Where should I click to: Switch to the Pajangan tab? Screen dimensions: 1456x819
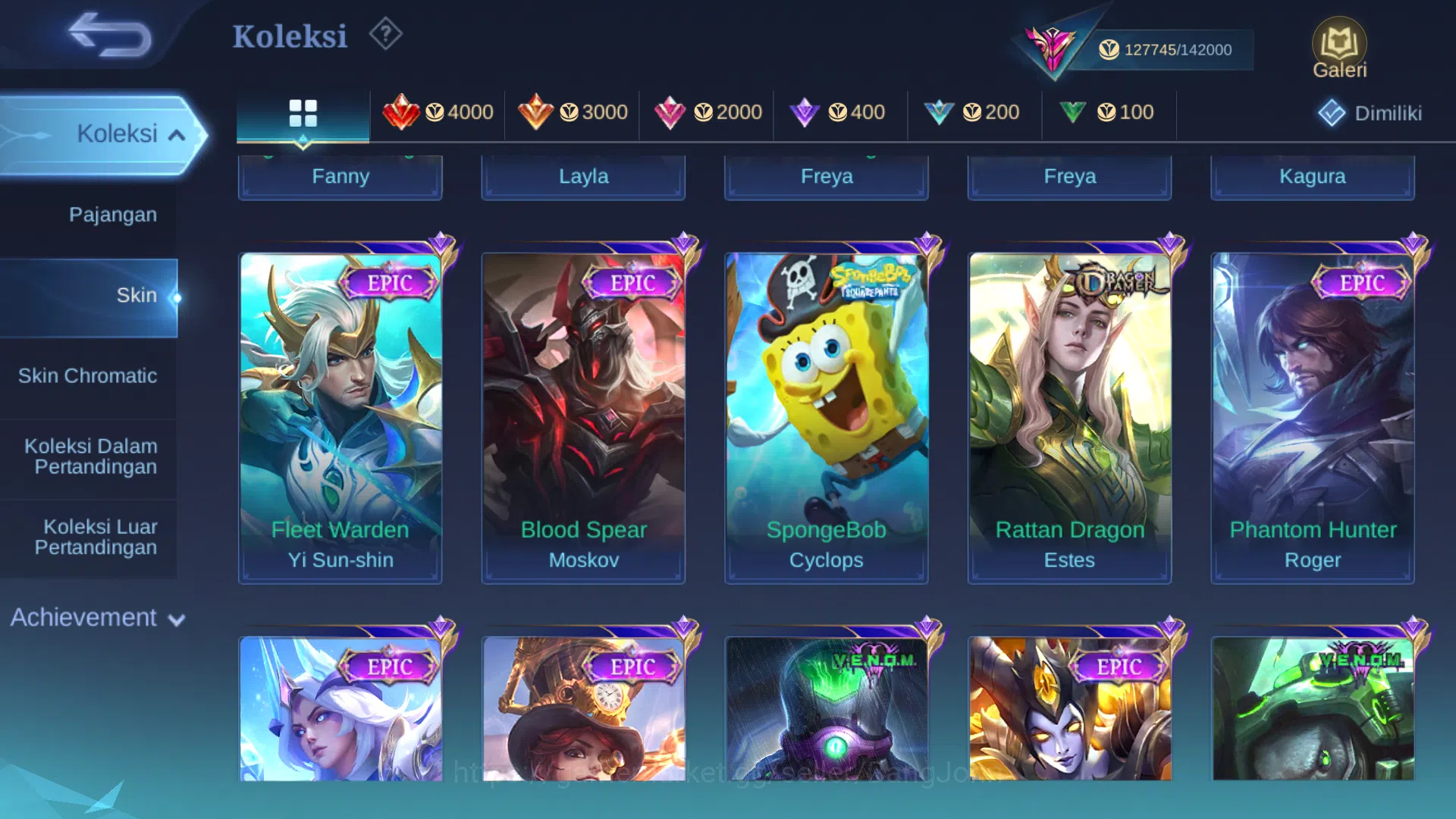click(114, 215)
